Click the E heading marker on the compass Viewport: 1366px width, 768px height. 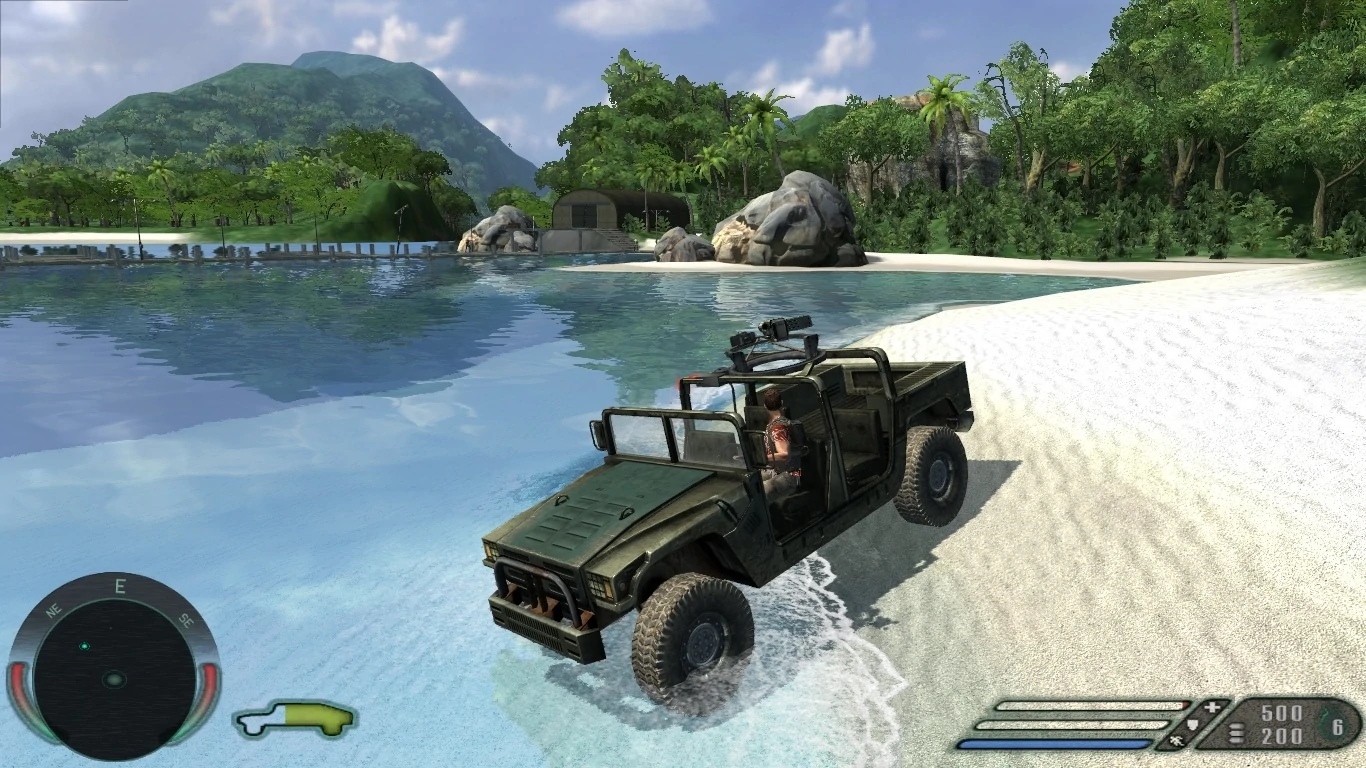click(x=119, y=586)
